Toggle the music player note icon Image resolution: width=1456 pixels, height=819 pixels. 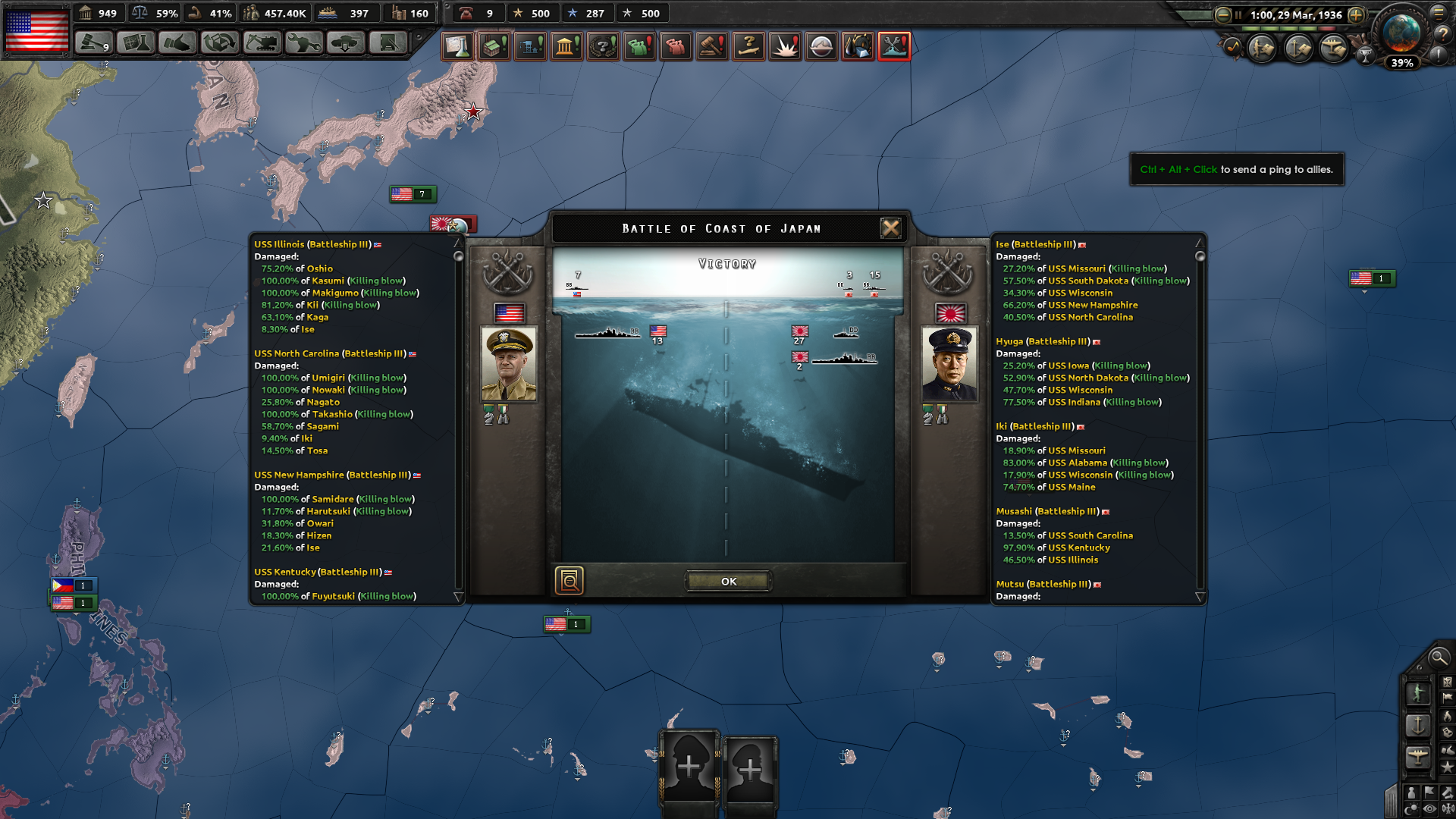[x=1232, y=49]
